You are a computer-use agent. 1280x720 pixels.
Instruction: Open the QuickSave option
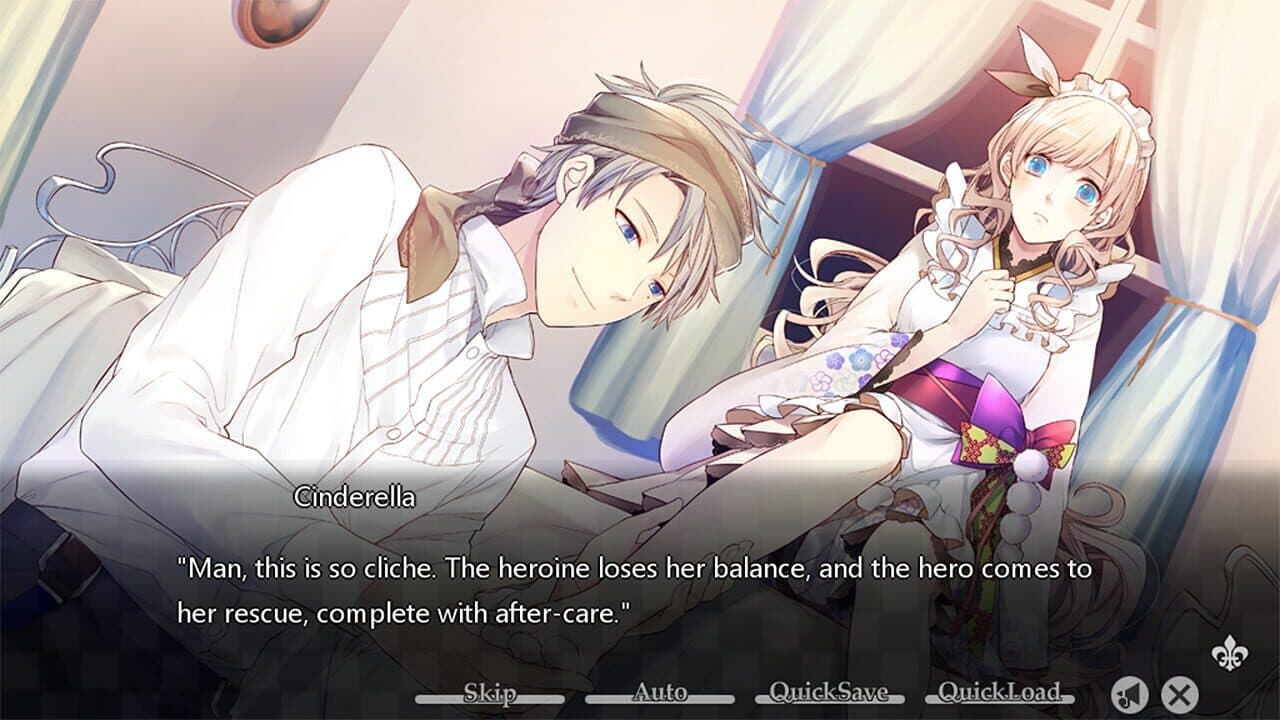tap(827, 691)
